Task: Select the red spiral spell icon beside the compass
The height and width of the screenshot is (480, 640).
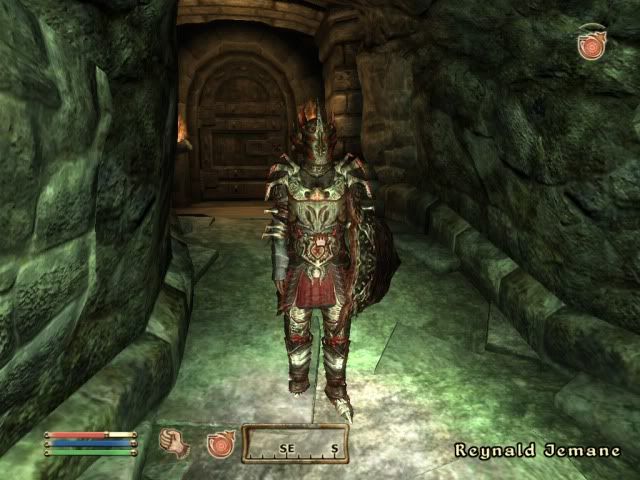Action: click(x=220, y=443)
